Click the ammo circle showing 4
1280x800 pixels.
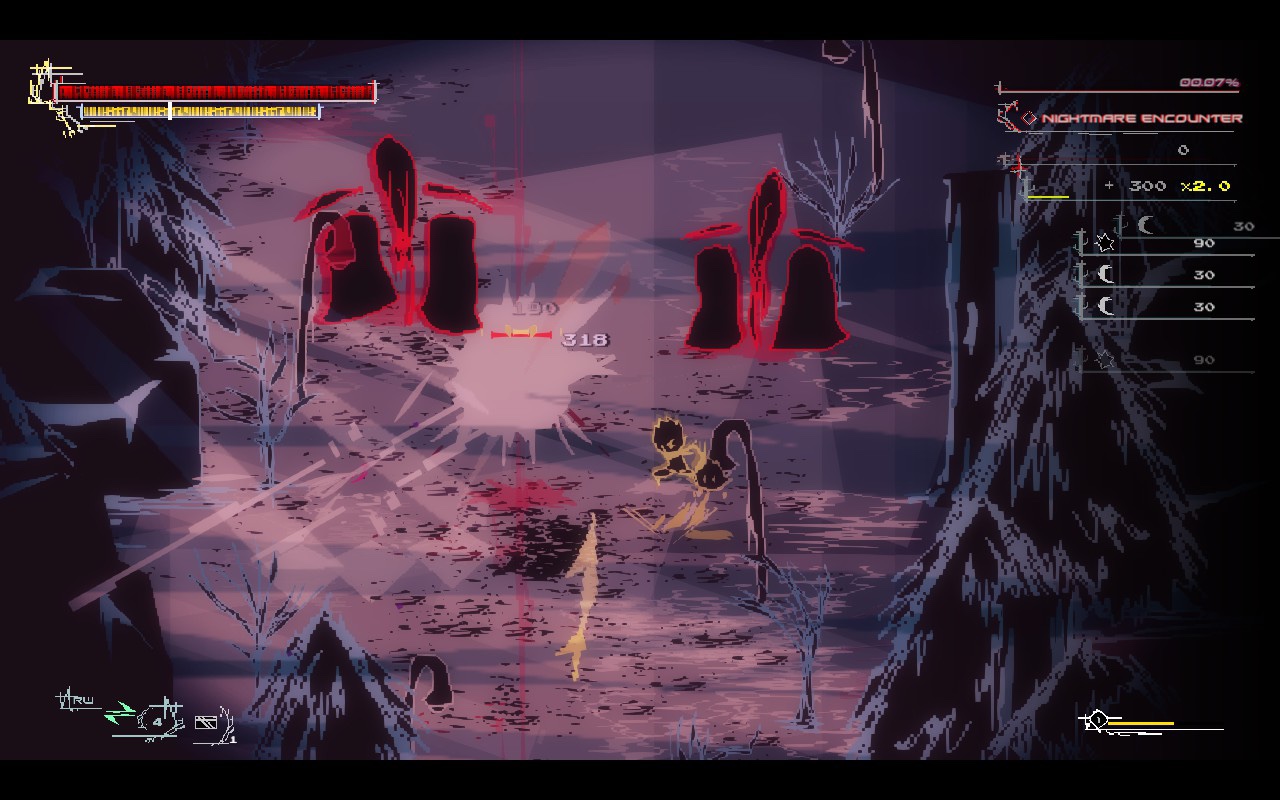pyautogui.click(x=158, y=720)
